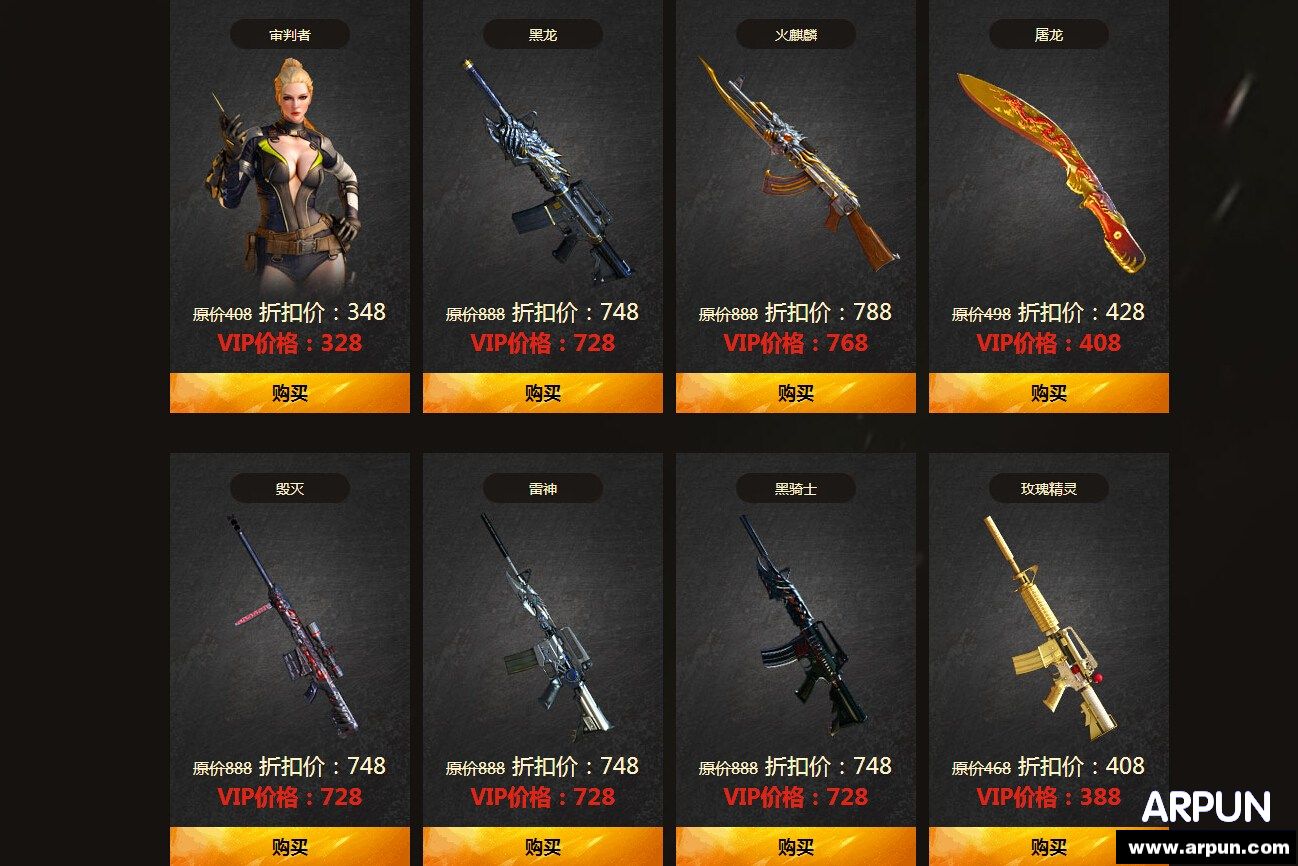Click the 雷神 purchase button
1298x866 pixels.
(x=543, y=847)
